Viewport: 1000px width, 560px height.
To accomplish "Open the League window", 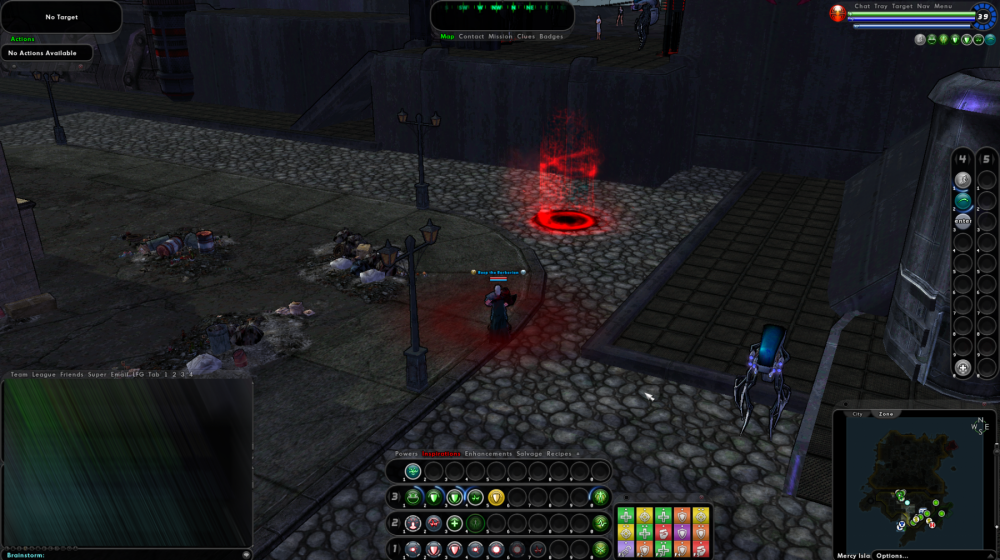I will pyautogui.click(x=44, y=375).
